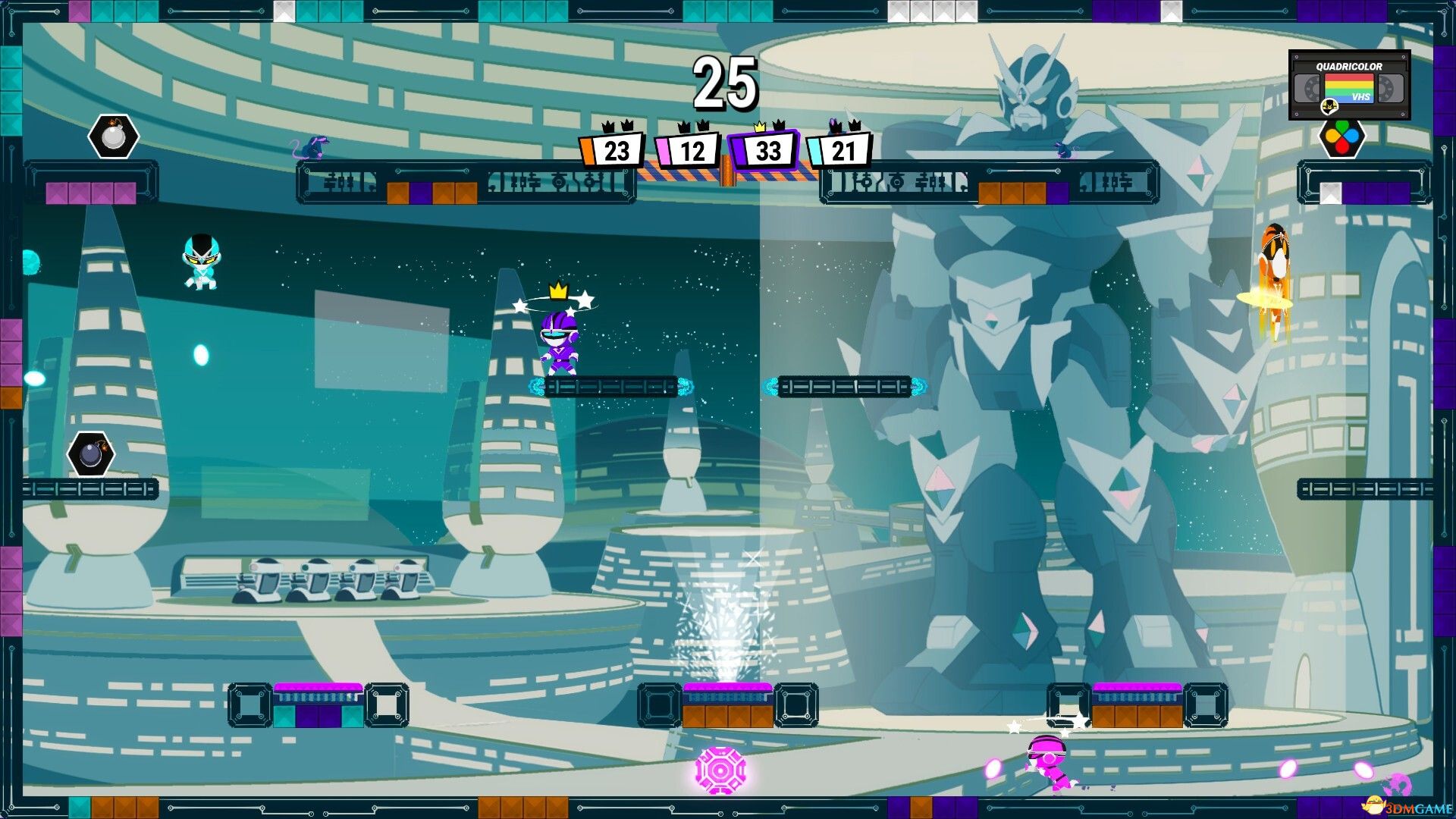Click the QUADRICOLOR title text
The image size is (1456, 819).
click(x=1349, y=67)
